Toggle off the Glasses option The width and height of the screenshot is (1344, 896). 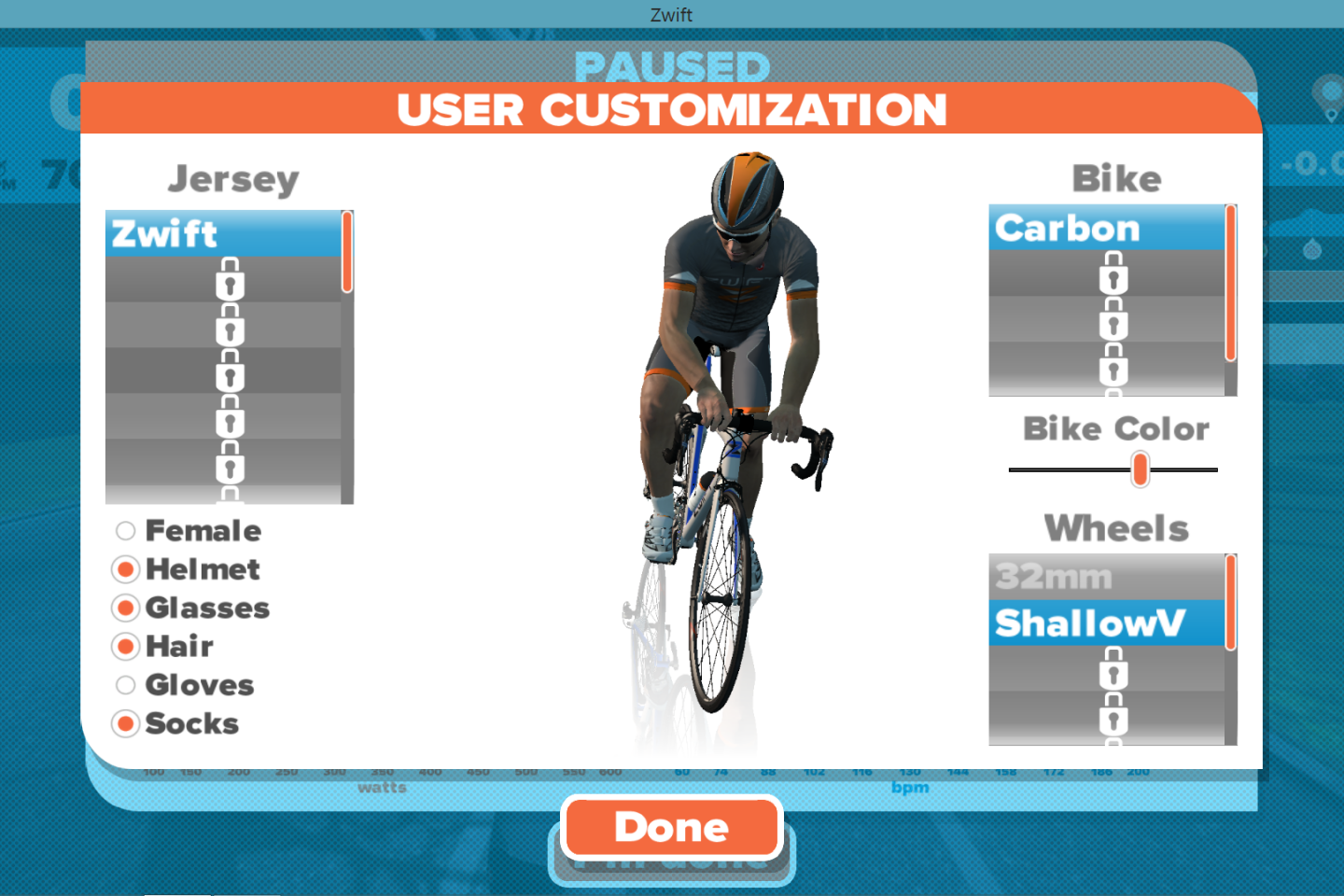(x=125, y=608)
